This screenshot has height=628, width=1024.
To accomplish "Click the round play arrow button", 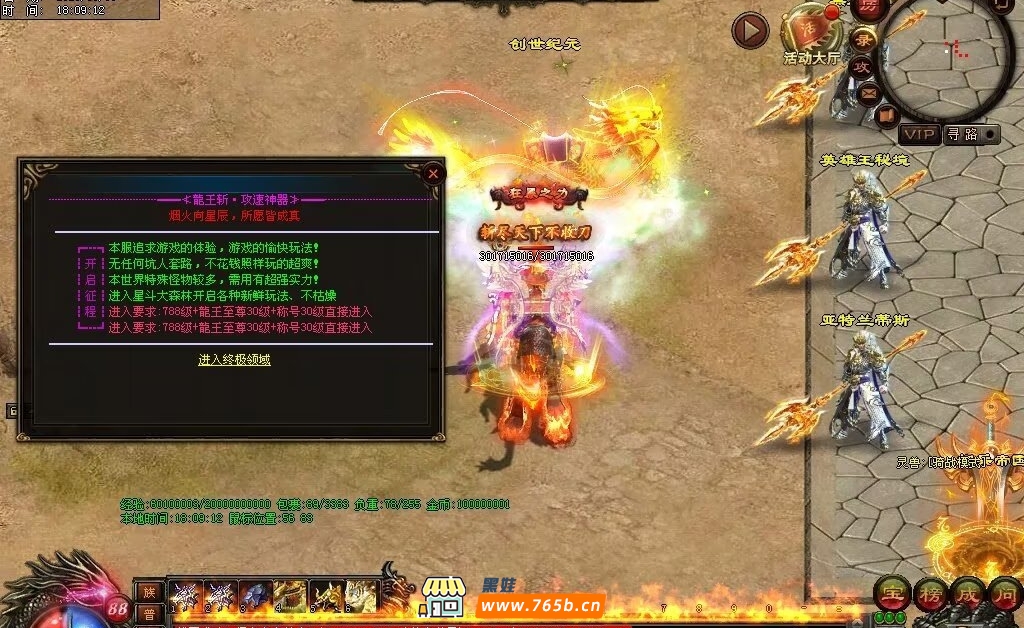I will pos(750,31).
